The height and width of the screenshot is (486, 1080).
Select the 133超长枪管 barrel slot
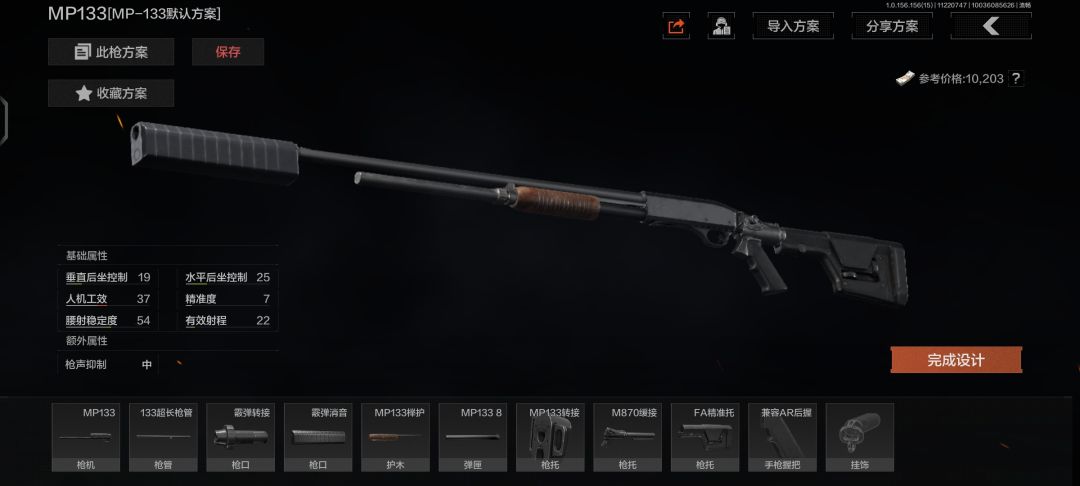(x=162, y=437)
